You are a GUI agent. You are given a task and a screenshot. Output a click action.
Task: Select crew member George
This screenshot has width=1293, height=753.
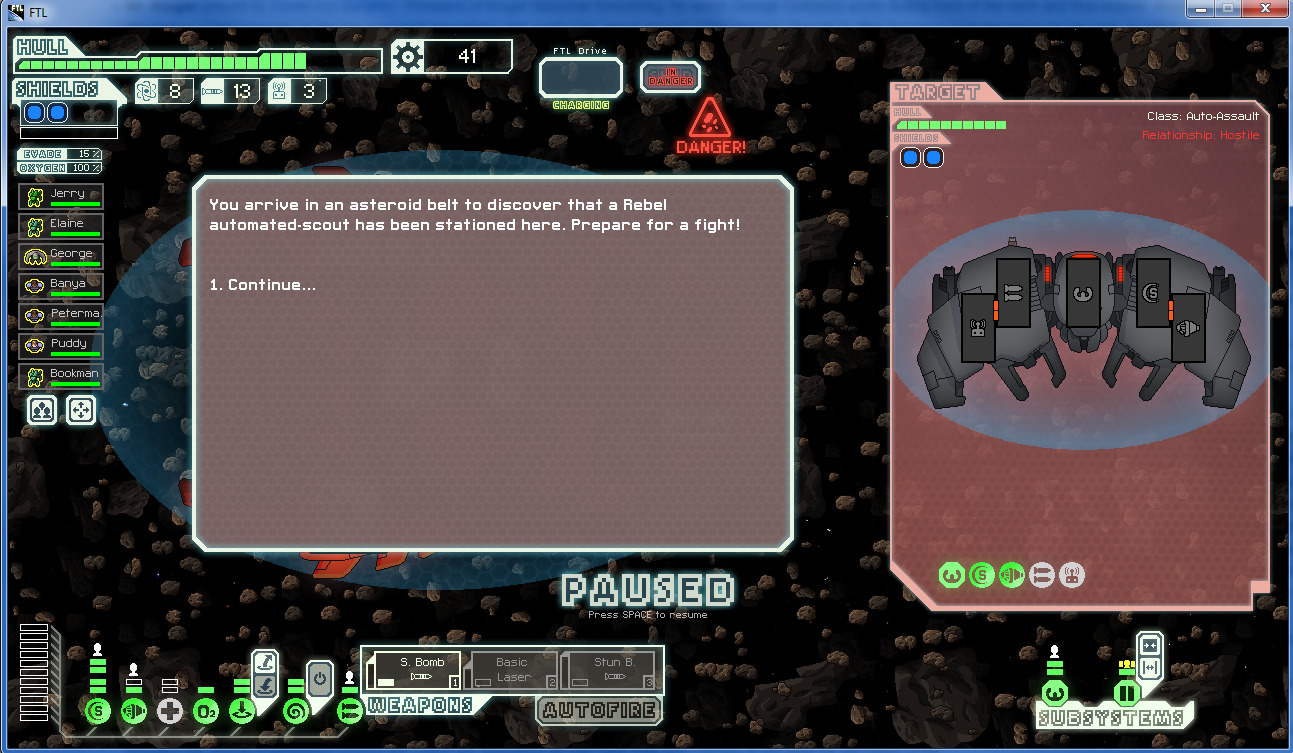[61, 257]
